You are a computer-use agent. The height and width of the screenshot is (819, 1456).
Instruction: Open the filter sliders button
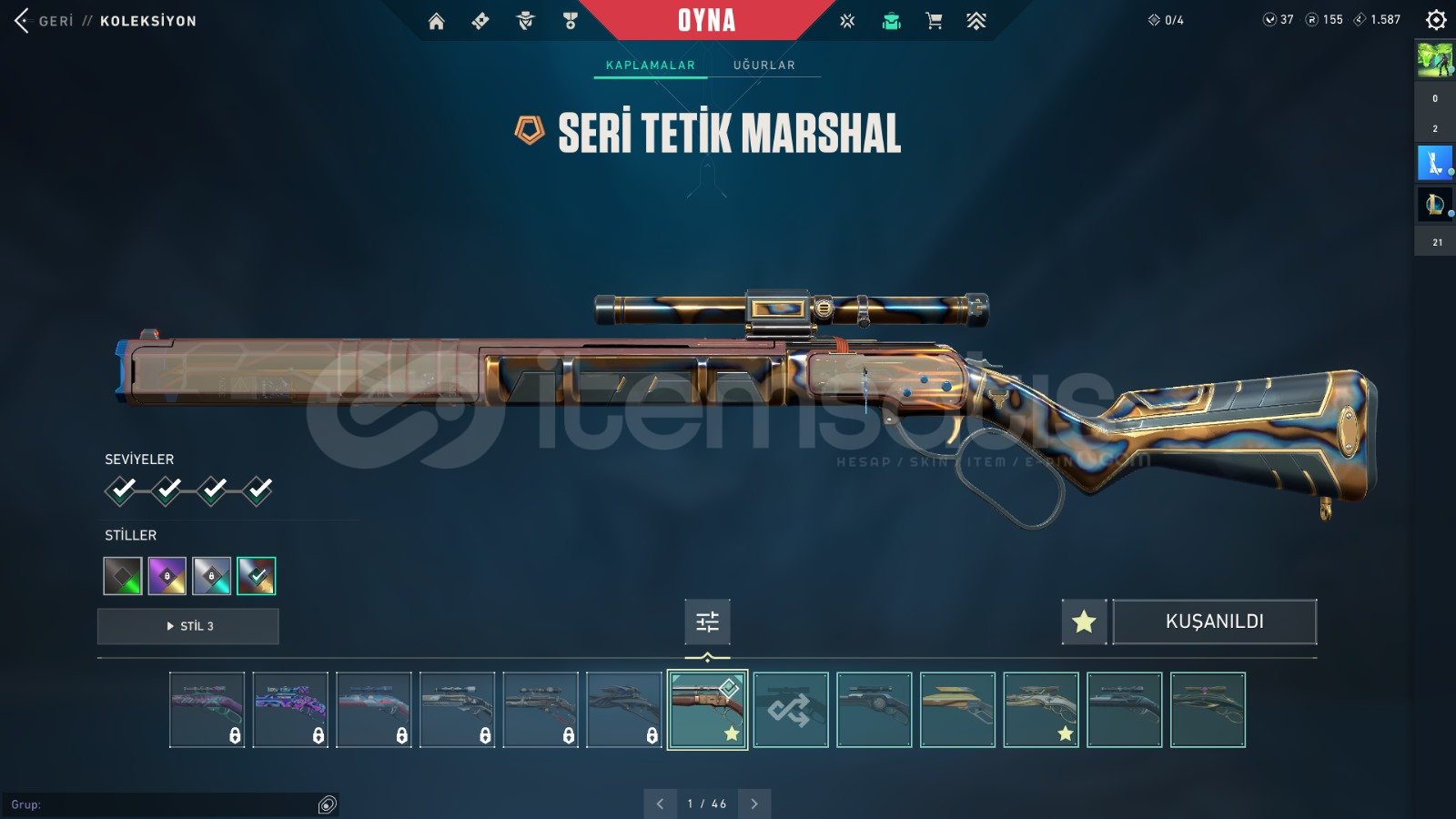point(707,622)
